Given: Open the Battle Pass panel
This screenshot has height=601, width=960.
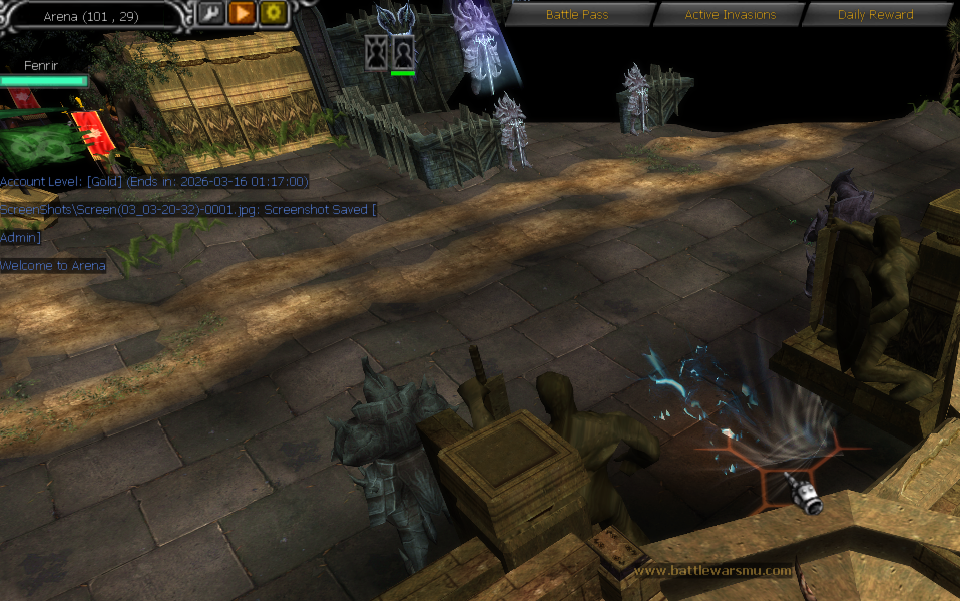Looking at the screenshot, I should [577, 15].
